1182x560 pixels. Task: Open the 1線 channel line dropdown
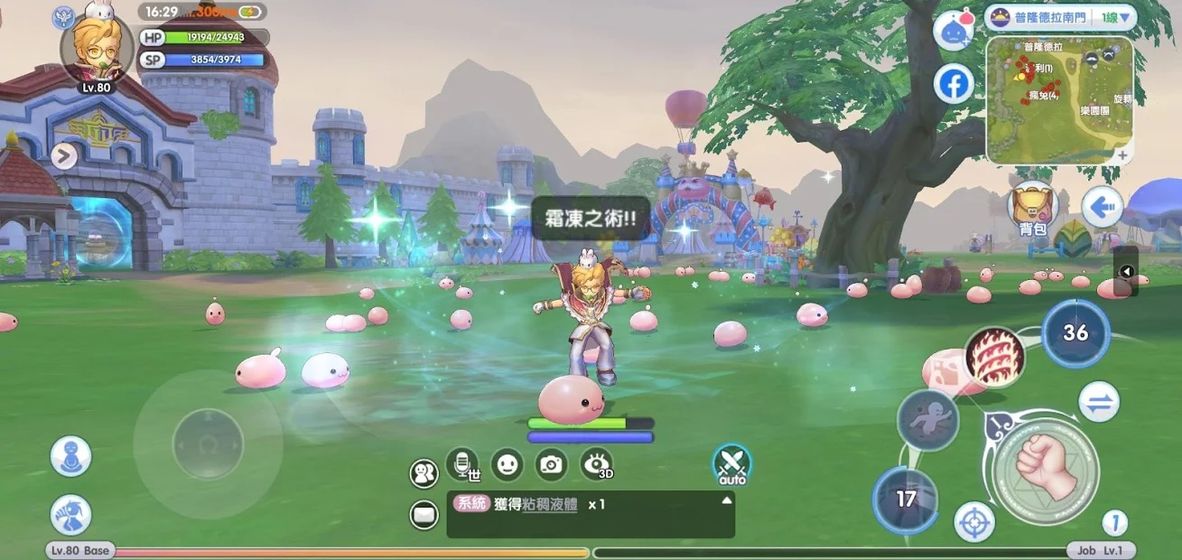tap(1116, 17)
